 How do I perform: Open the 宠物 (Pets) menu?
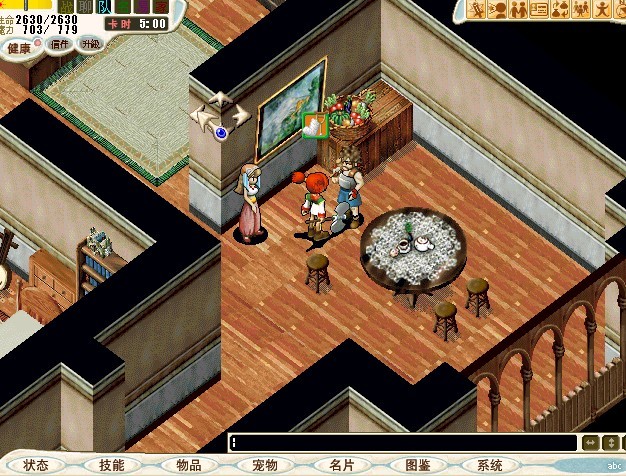264,465
